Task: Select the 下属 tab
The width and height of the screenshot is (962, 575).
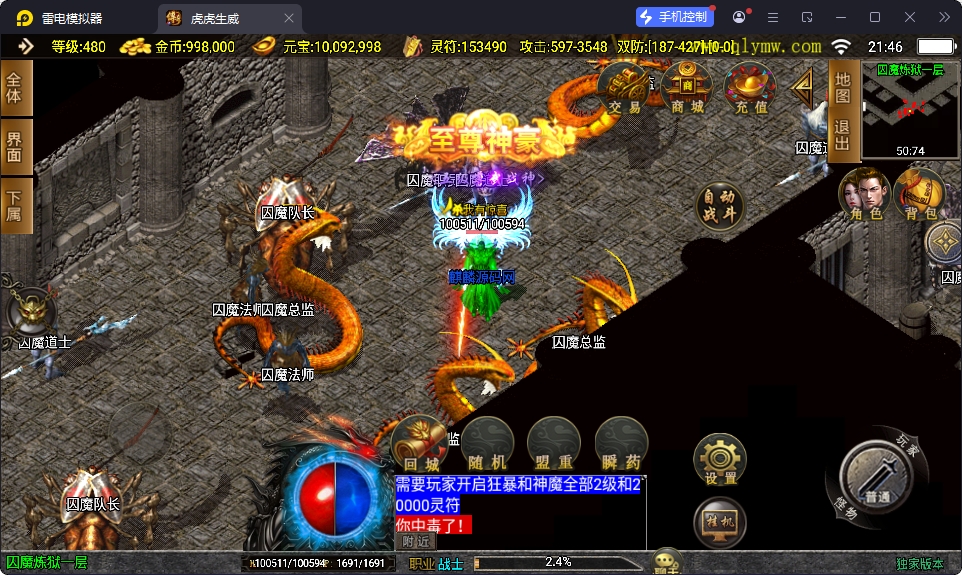Action: [x=15, y=205]
